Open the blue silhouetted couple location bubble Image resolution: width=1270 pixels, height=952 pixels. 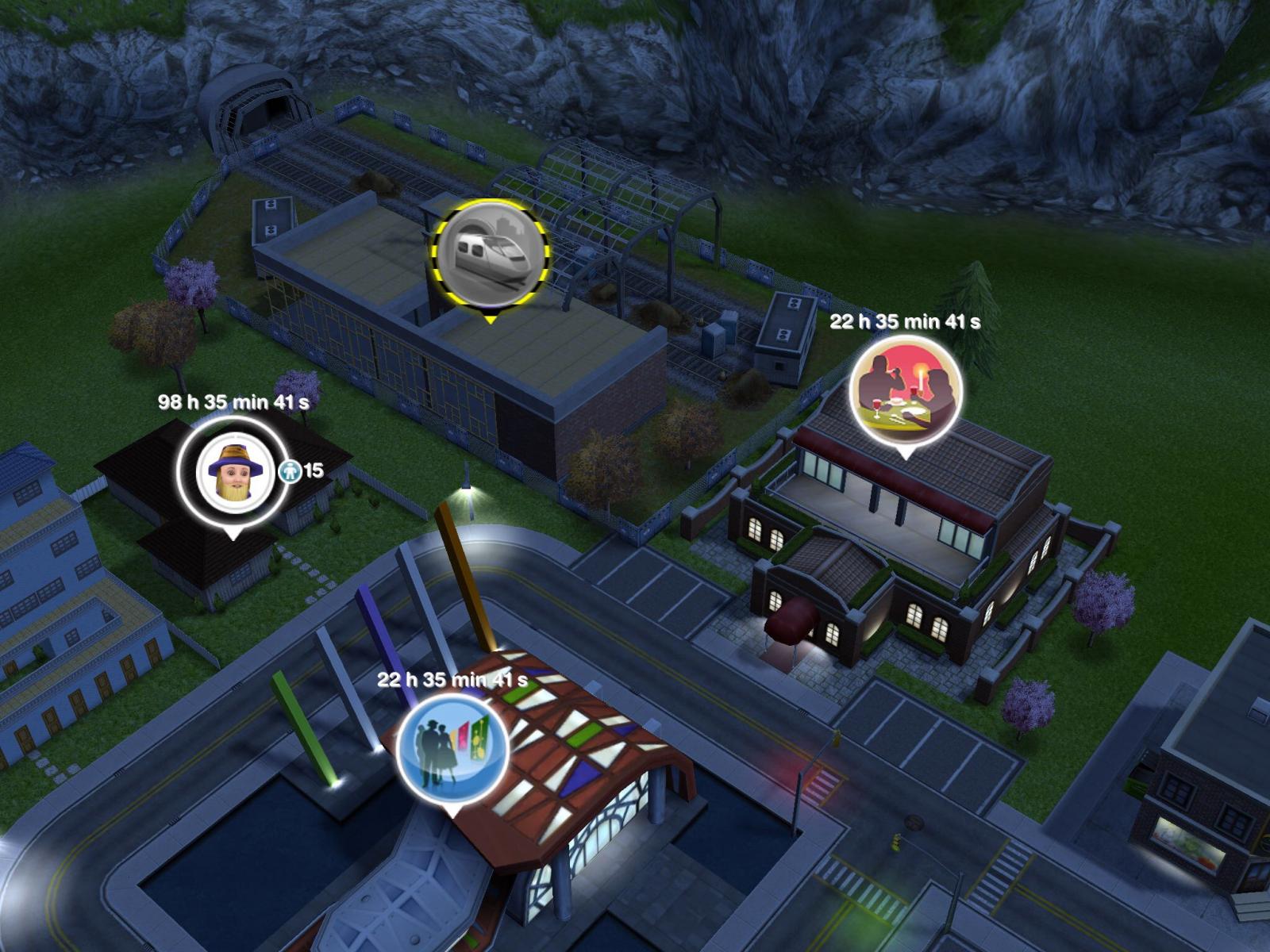[452, 749]
